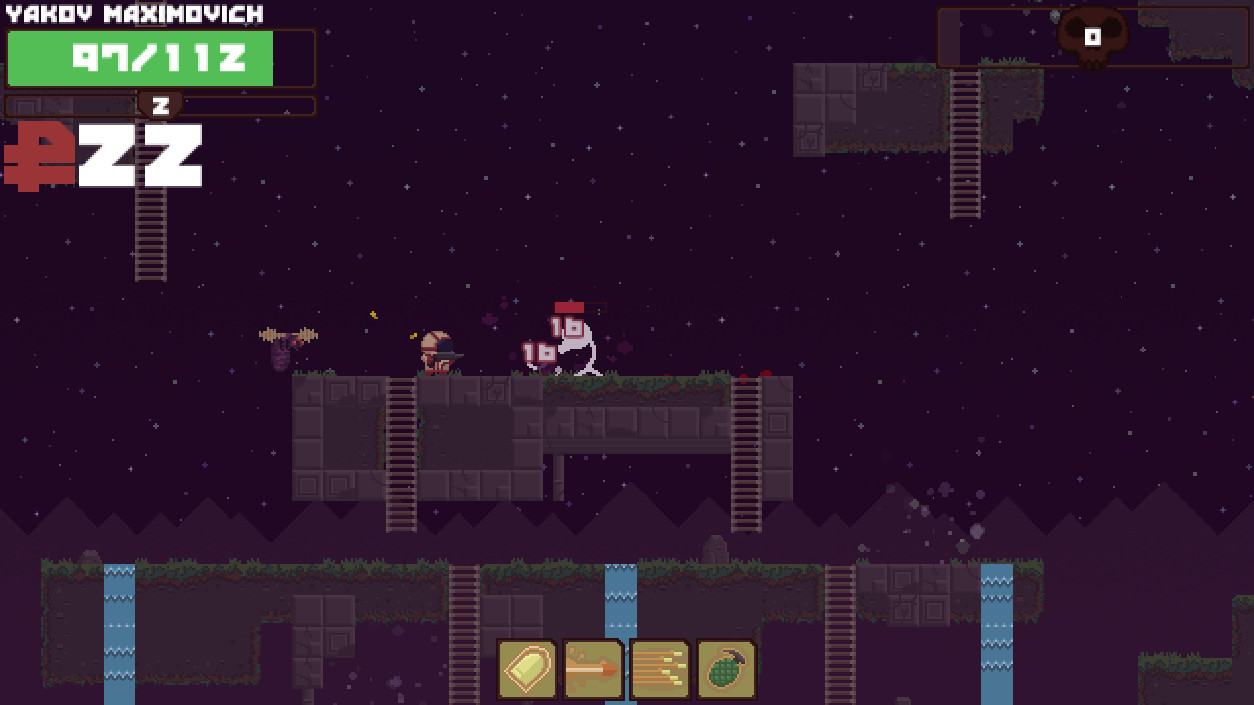Throw the green grenade ability
The image size is (1254, 705).
pyautogui.click(x=726, y=669)
